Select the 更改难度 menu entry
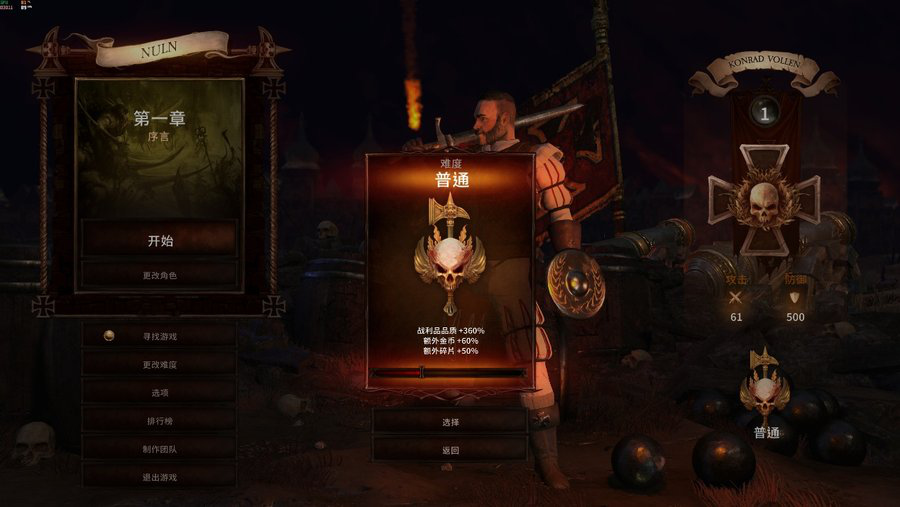Screen dimensions: 900x507 tap(160, 365)
